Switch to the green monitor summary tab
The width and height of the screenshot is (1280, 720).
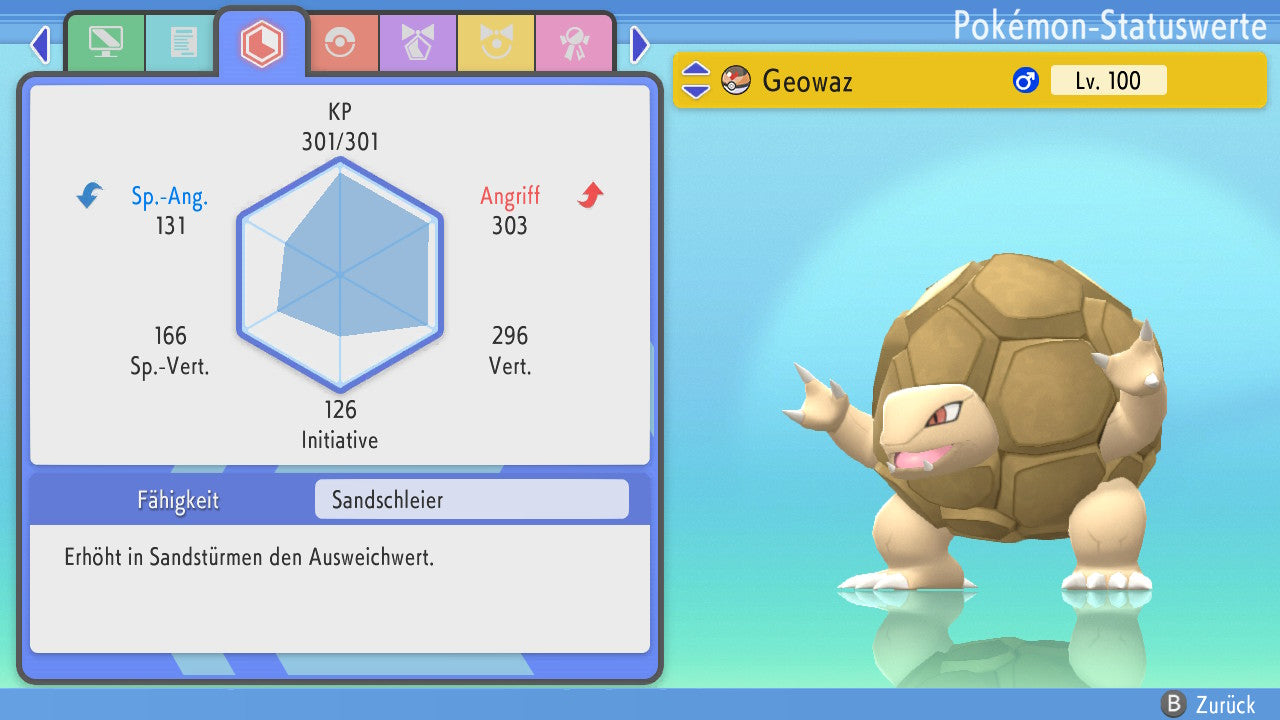tap(105, 42)
